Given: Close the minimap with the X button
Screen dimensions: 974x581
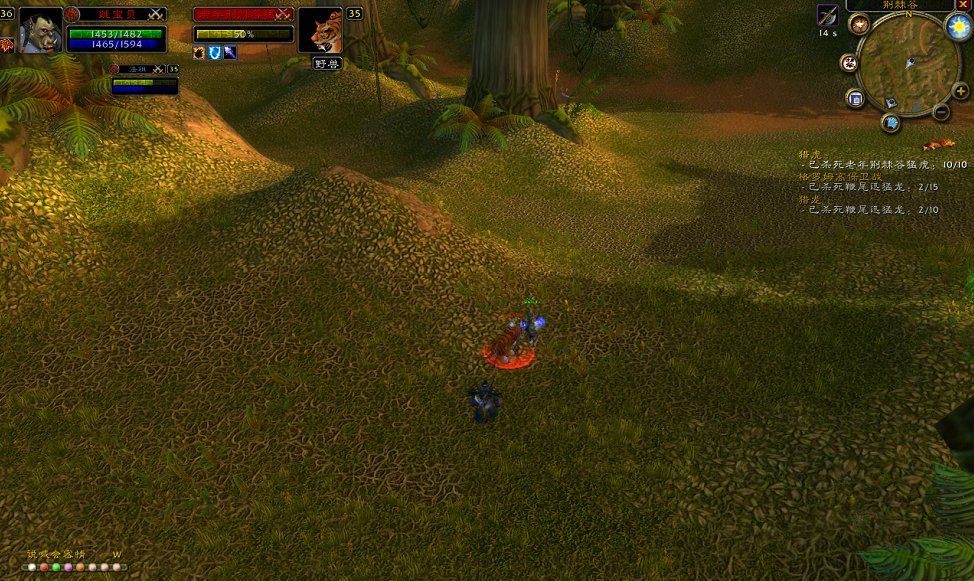Looking at the screenshot, I should click(963, 5).
